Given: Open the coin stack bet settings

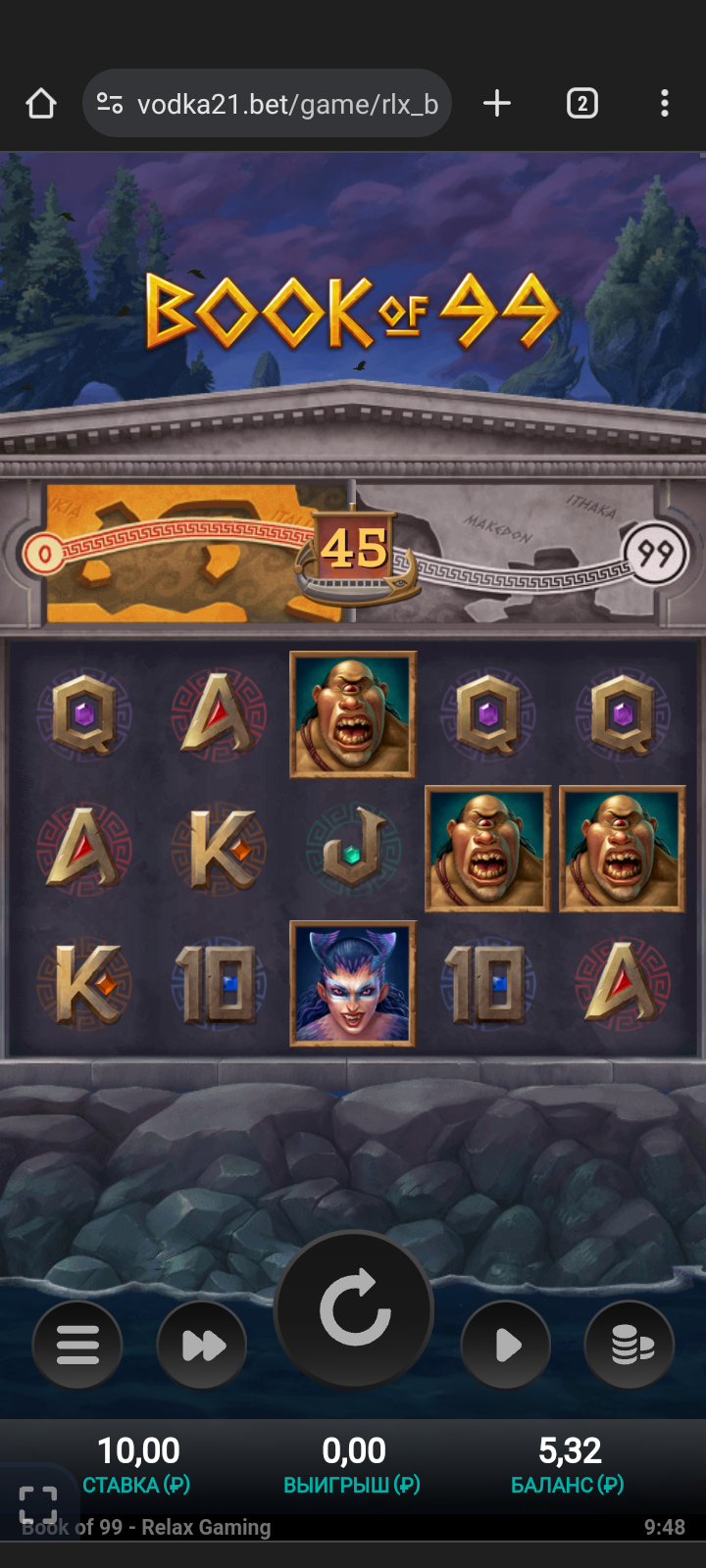Looking at the screenshot, I should pyautogui.click(x=630, y=1345).
